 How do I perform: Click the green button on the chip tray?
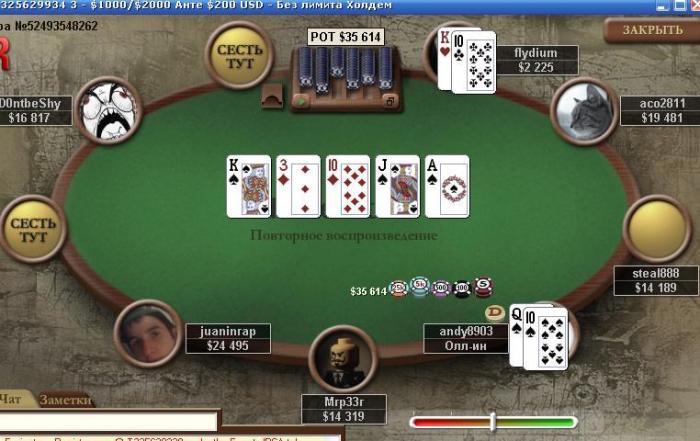point(301,101)
